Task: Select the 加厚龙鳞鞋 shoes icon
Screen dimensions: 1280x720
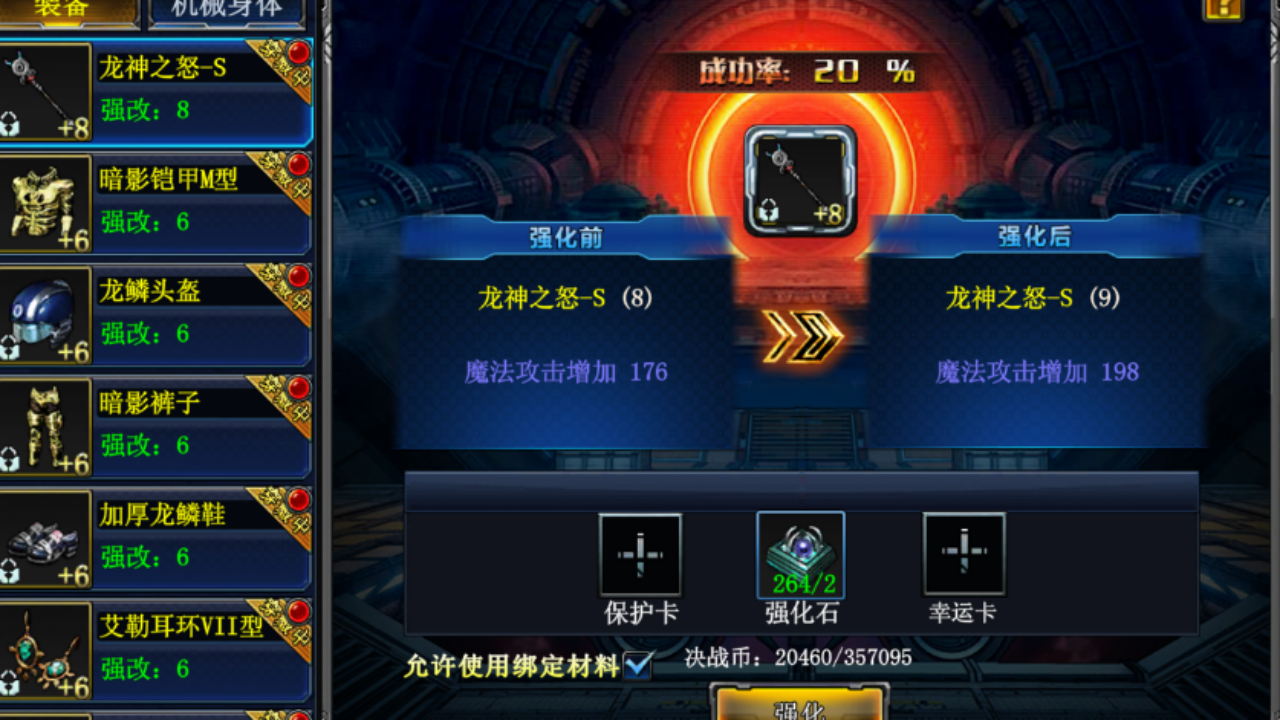Action: (x=46, y=537)
